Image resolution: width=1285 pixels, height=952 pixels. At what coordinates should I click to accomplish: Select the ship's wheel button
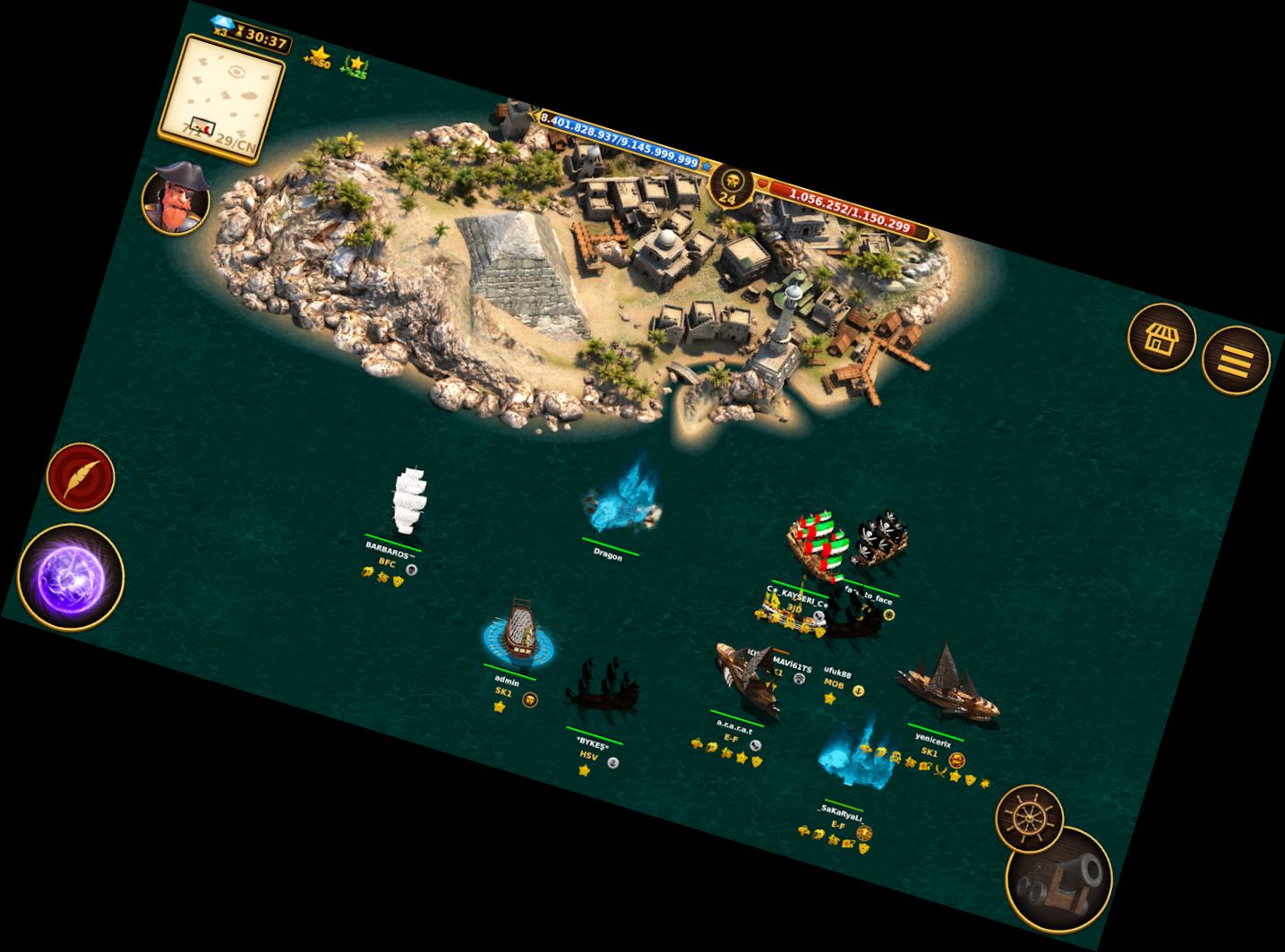[1029, 818]
